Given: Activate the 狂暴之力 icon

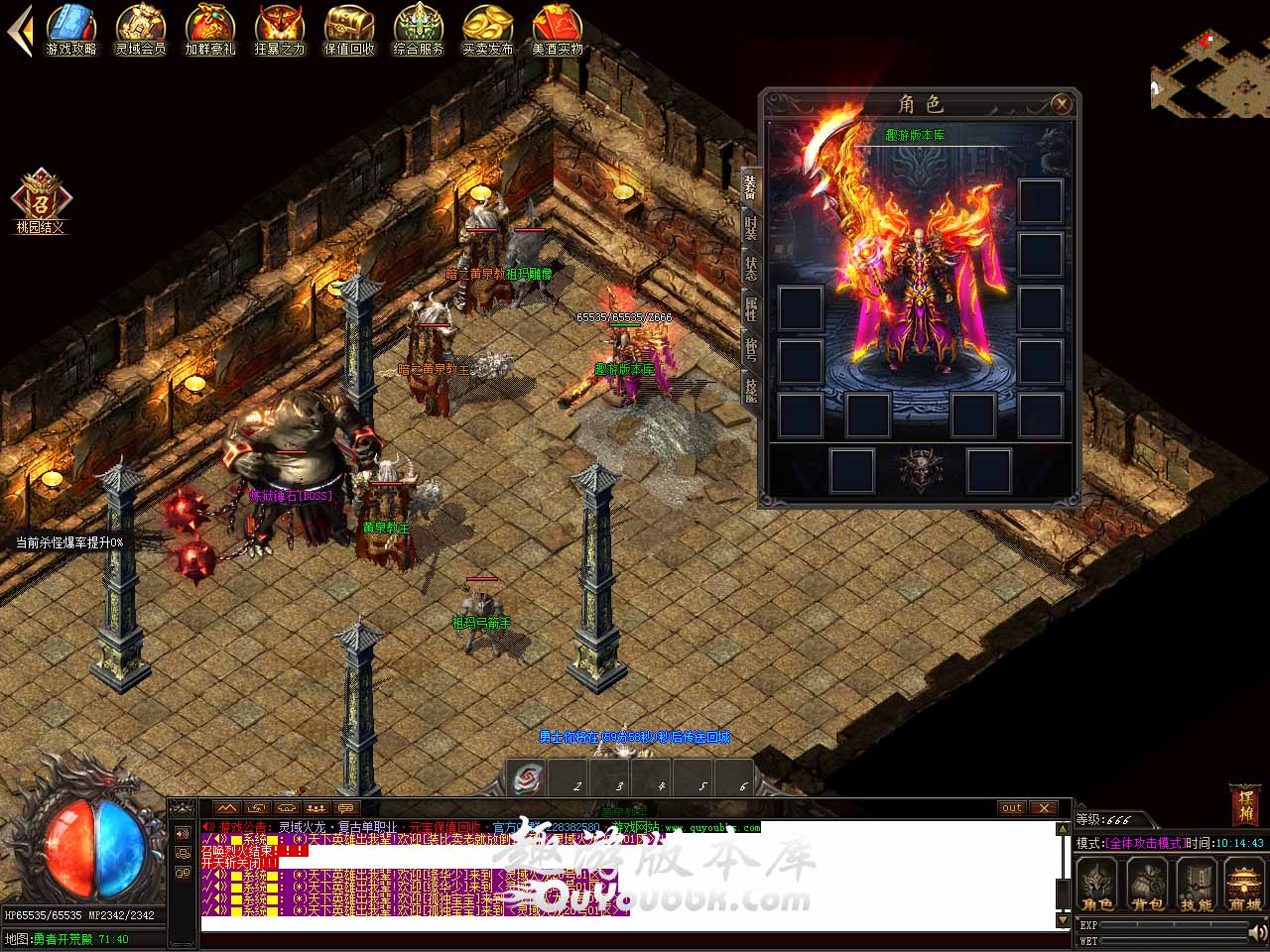Looking at the screenshot, I should coord(280,28).
